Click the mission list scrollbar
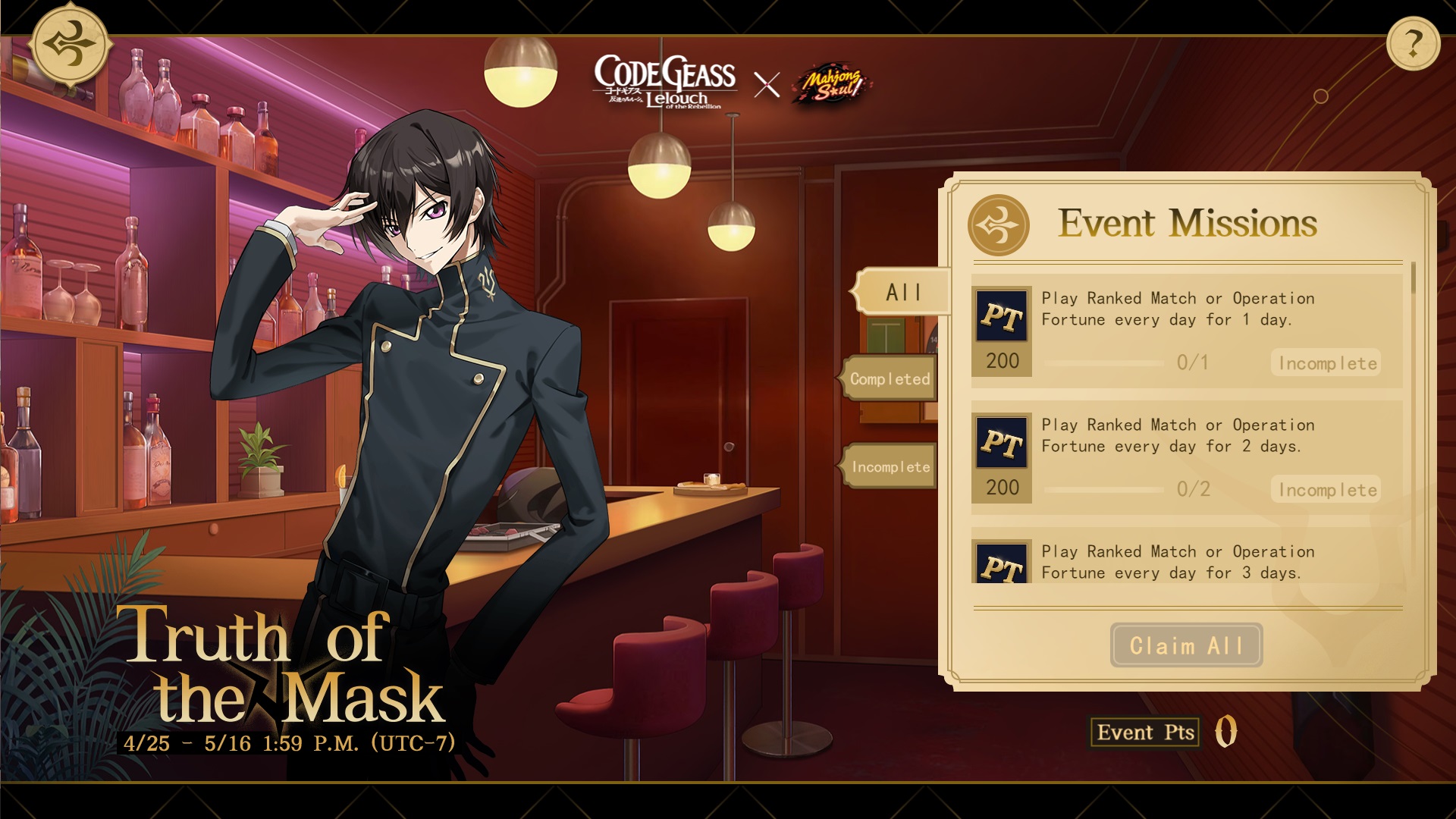Screen dimensions: 1456x819 1413,279
